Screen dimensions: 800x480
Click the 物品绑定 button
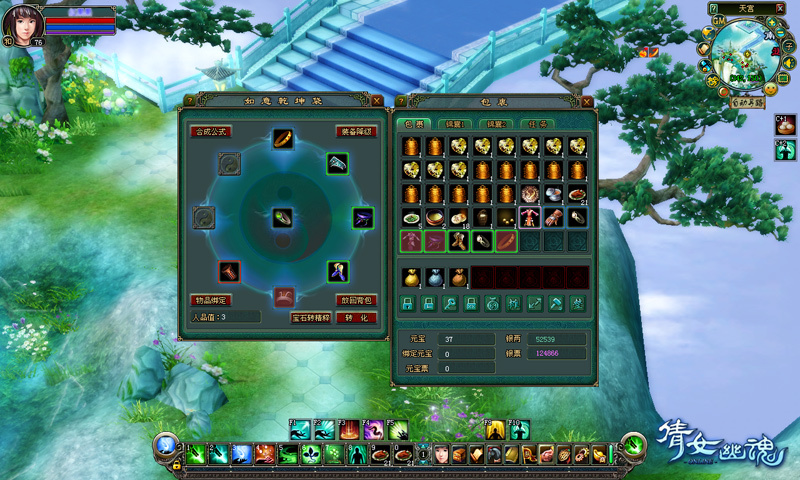click(x=211, y=300)
